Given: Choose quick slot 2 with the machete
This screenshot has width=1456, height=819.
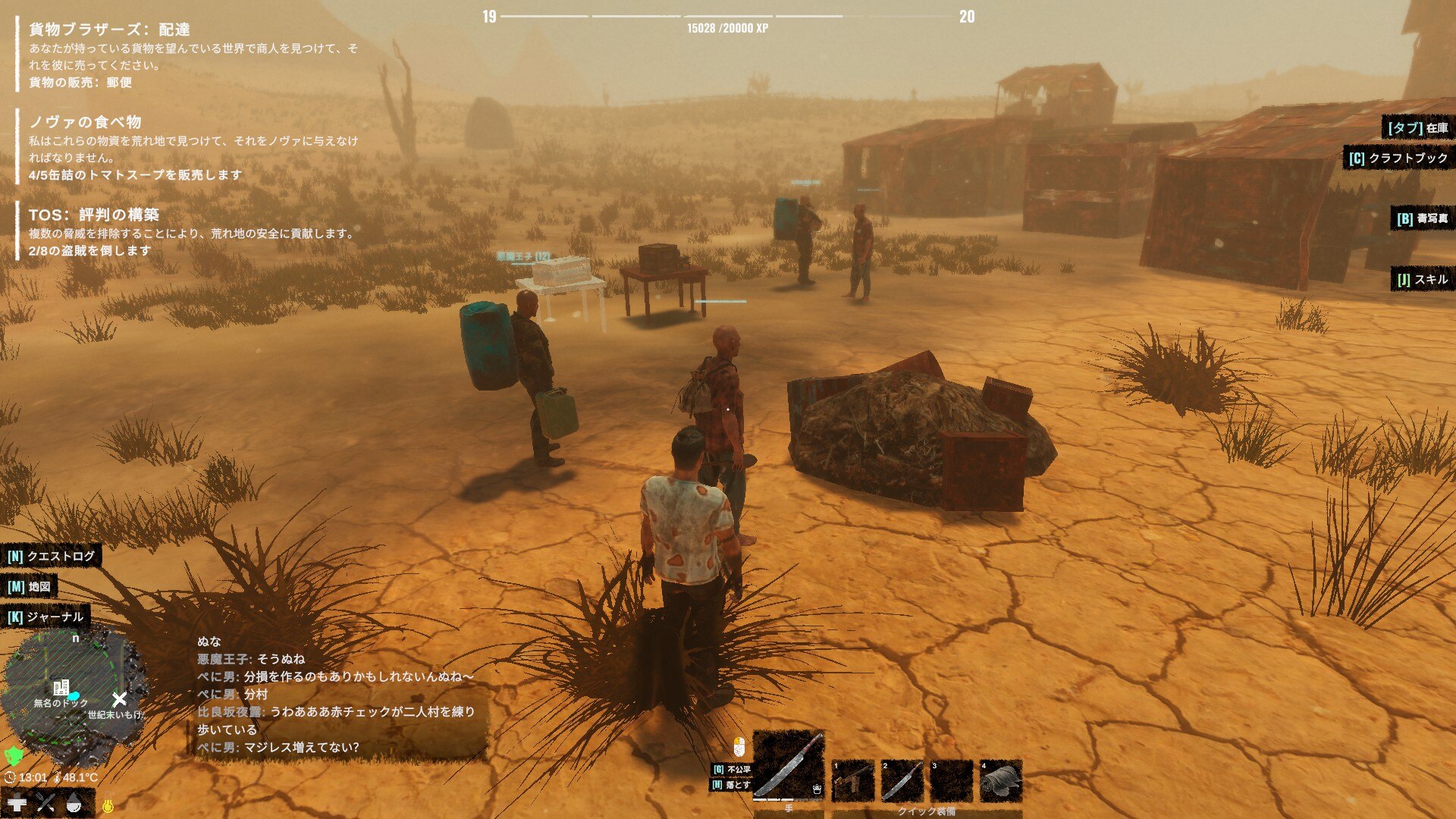Looking at the screenshot, I should coord(902,780).
